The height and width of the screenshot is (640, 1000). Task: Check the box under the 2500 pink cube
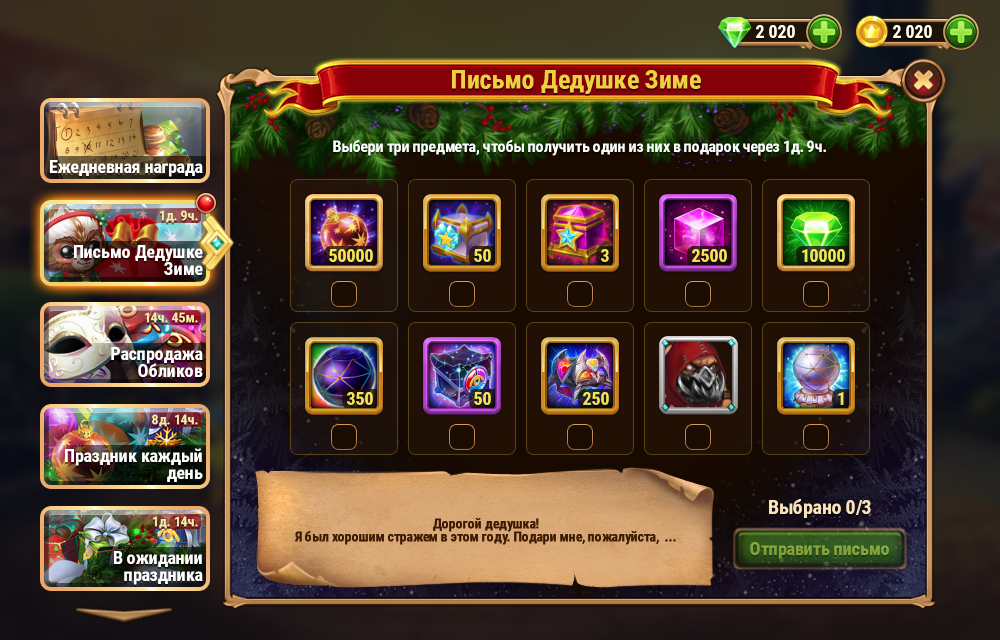point(698,293)
